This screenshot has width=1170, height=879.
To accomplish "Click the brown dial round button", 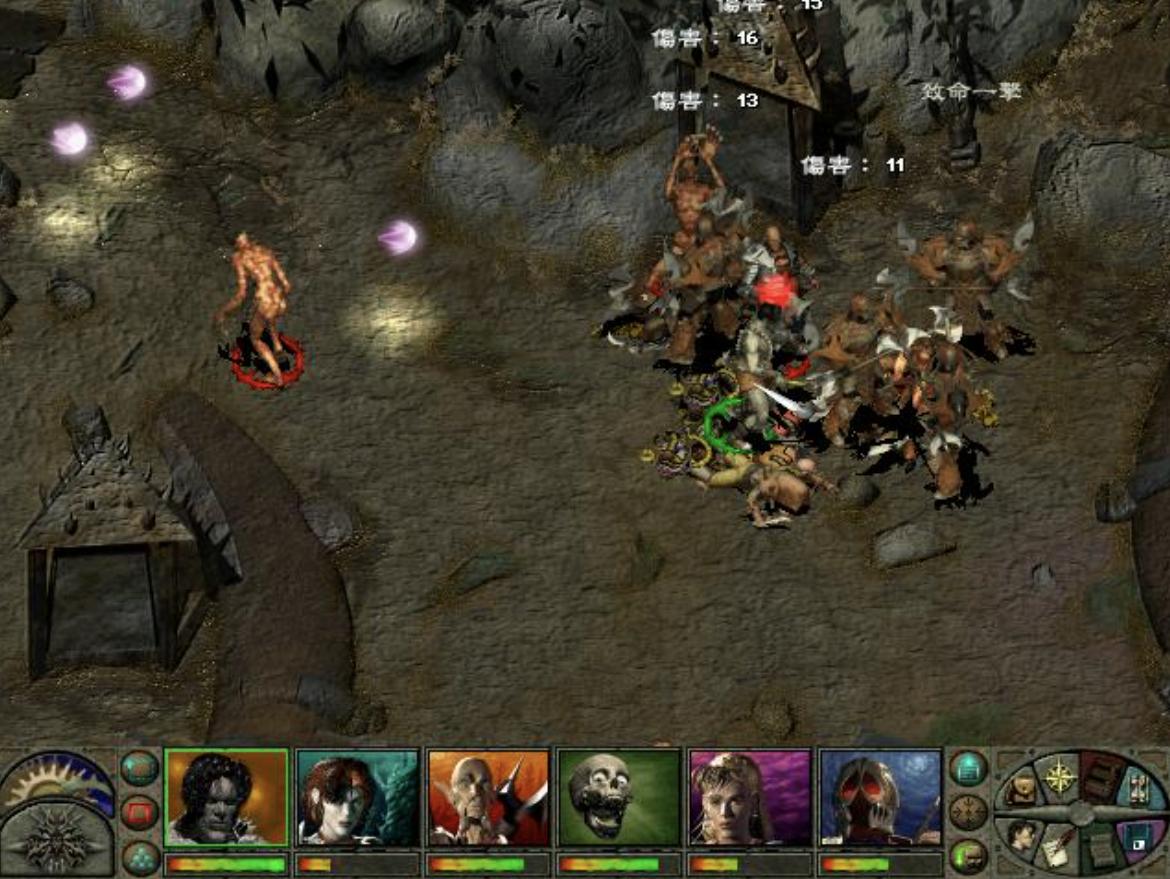I will 968,812.
